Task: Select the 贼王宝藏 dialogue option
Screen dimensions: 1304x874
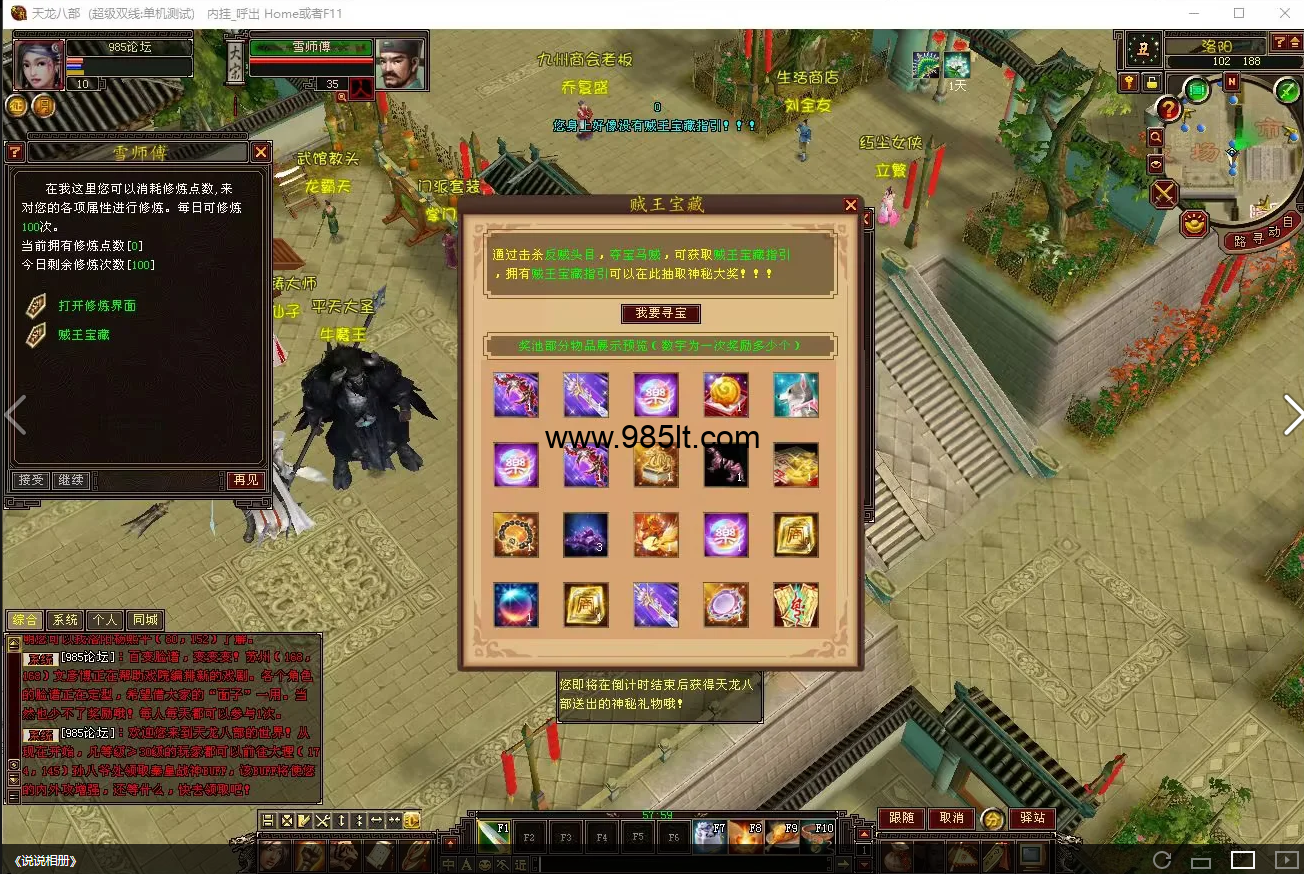Action: pyautogui.click(x=83, y=335)
